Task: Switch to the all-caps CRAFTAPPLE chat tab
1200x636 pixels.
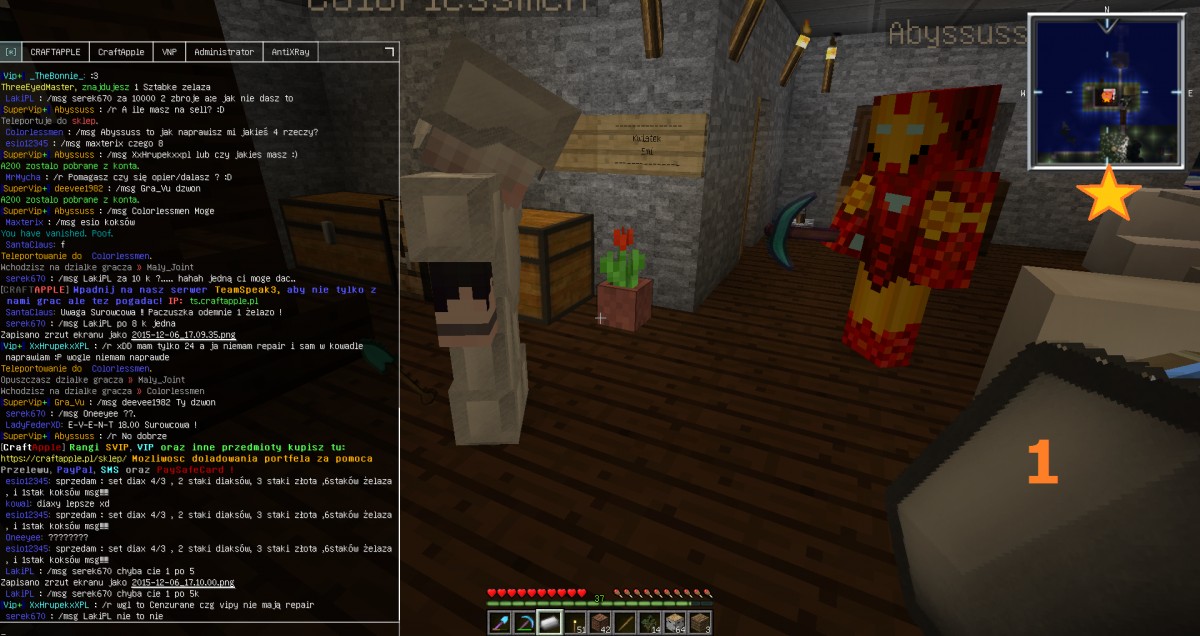Action: [56, 51]
